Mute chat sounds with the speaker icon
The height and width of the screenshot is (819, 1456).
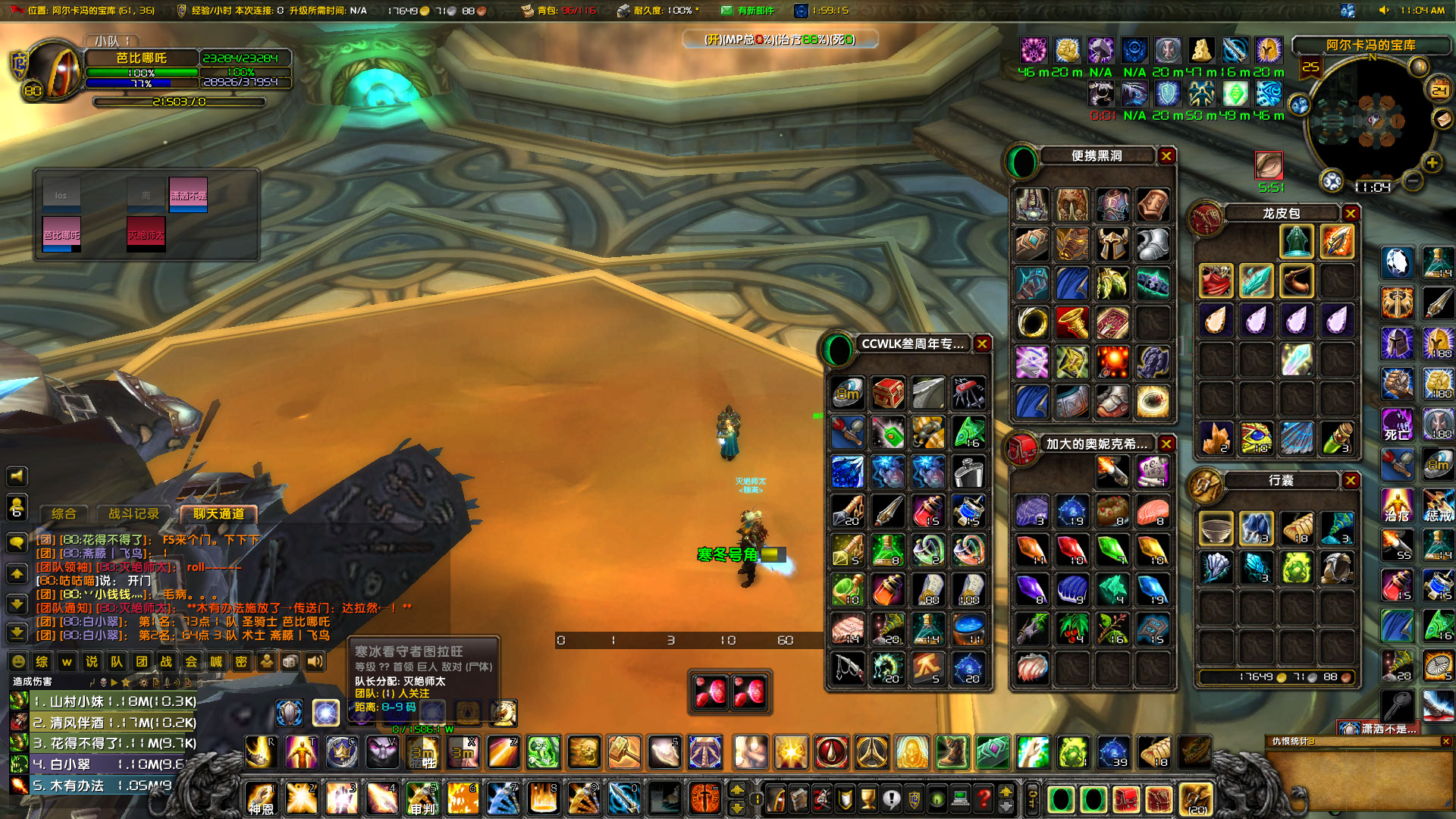click(x=315, y=661)
